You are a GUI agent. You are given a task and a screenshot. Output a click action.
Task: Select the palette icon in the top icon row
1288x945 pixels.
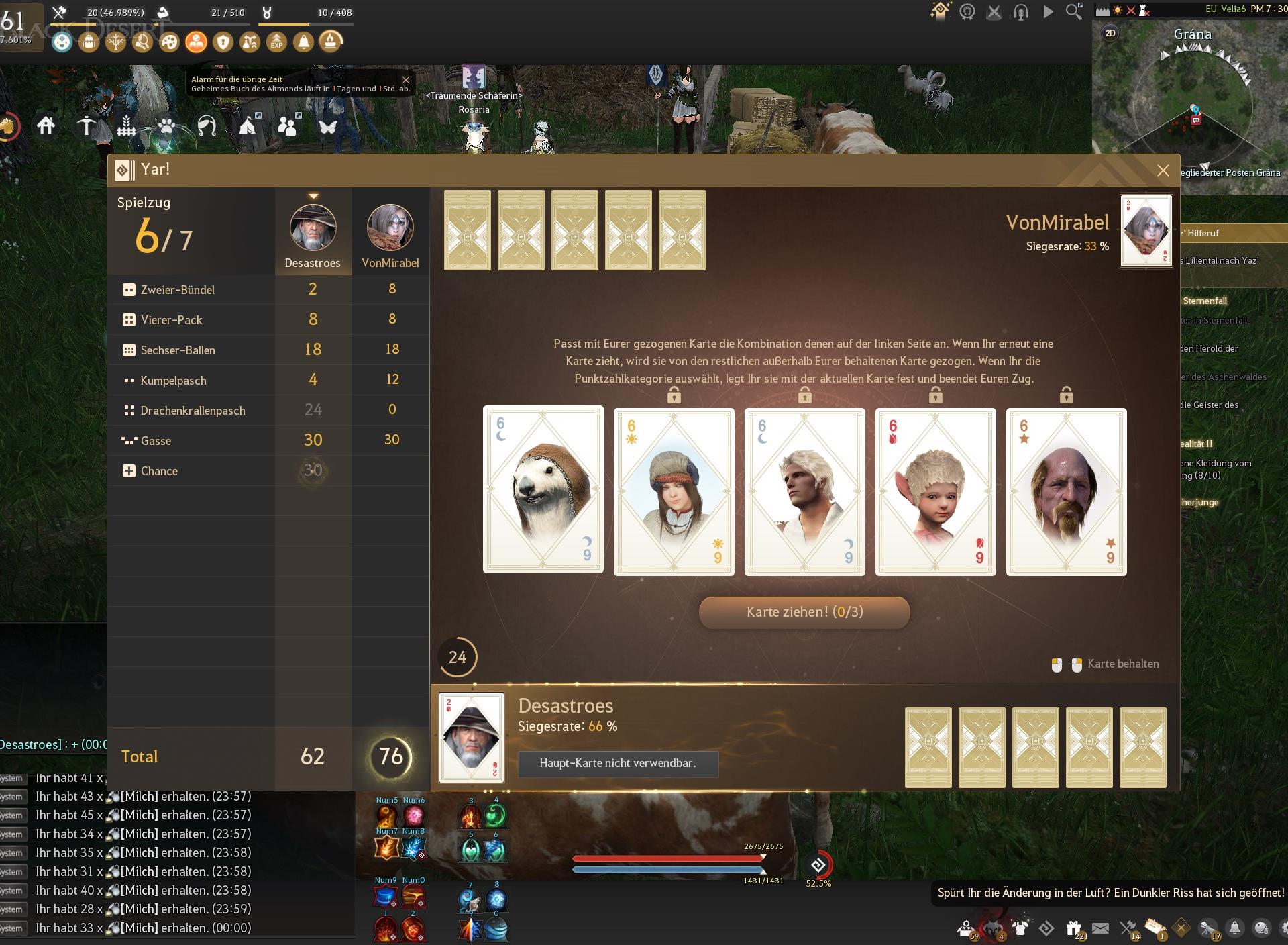pos(170,42)
